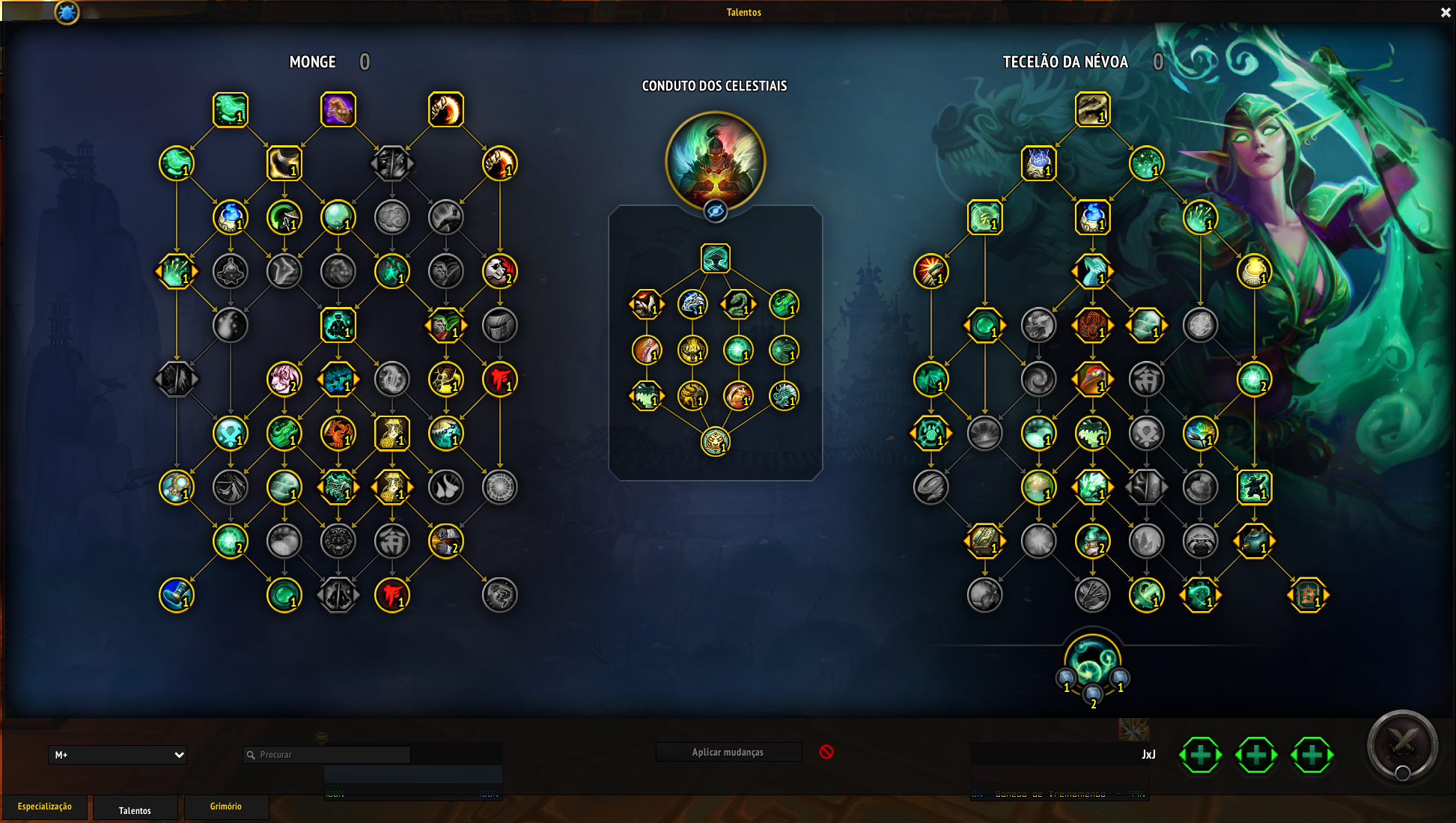This screenshot has width=1456, height=823.
Task: Select the Talentos tab
Action: point(135,810)
